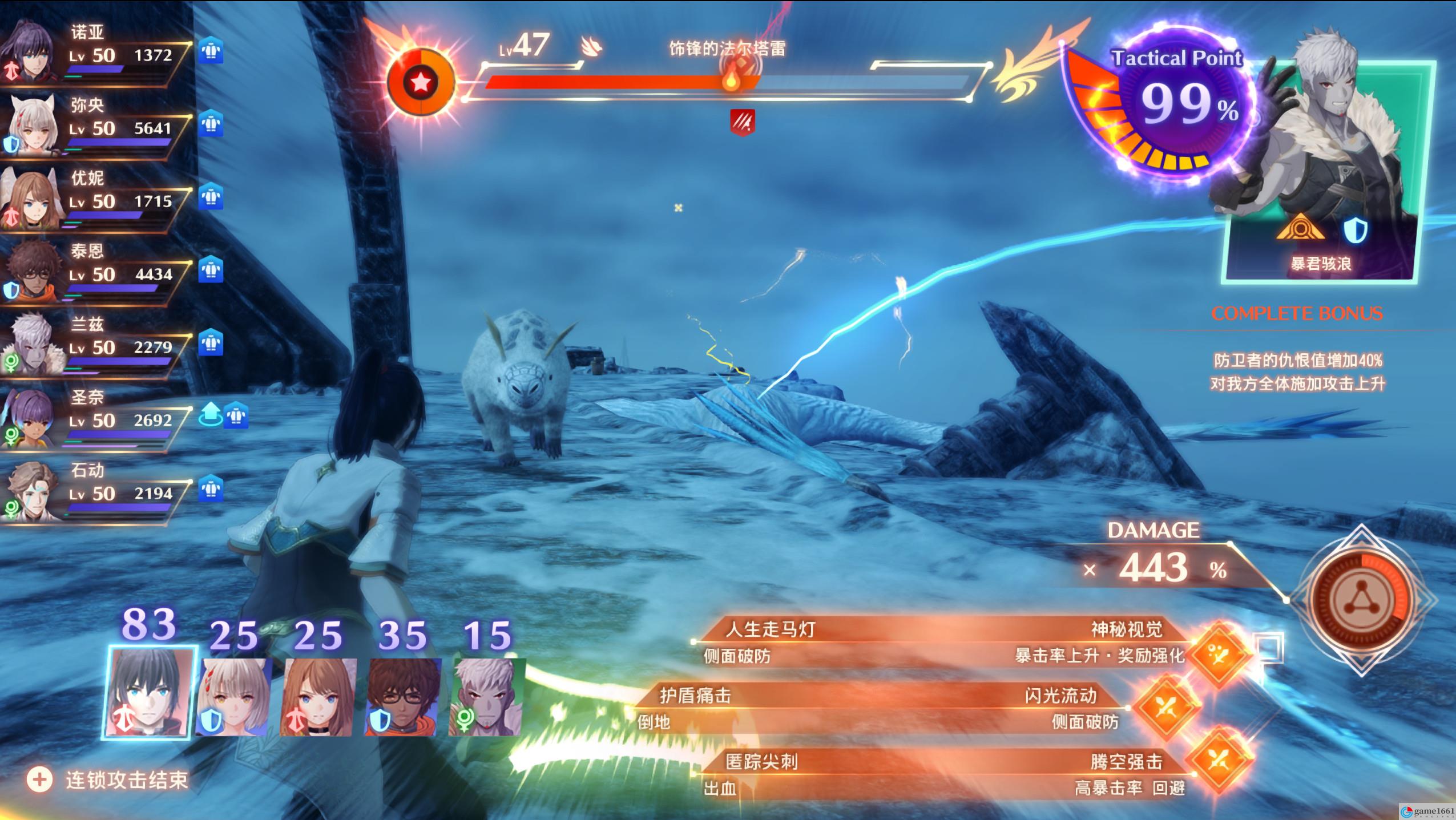Select Noah's portrait card showing 83
1456x820 pixels.
pyautogui.click(x=150, y=691)
